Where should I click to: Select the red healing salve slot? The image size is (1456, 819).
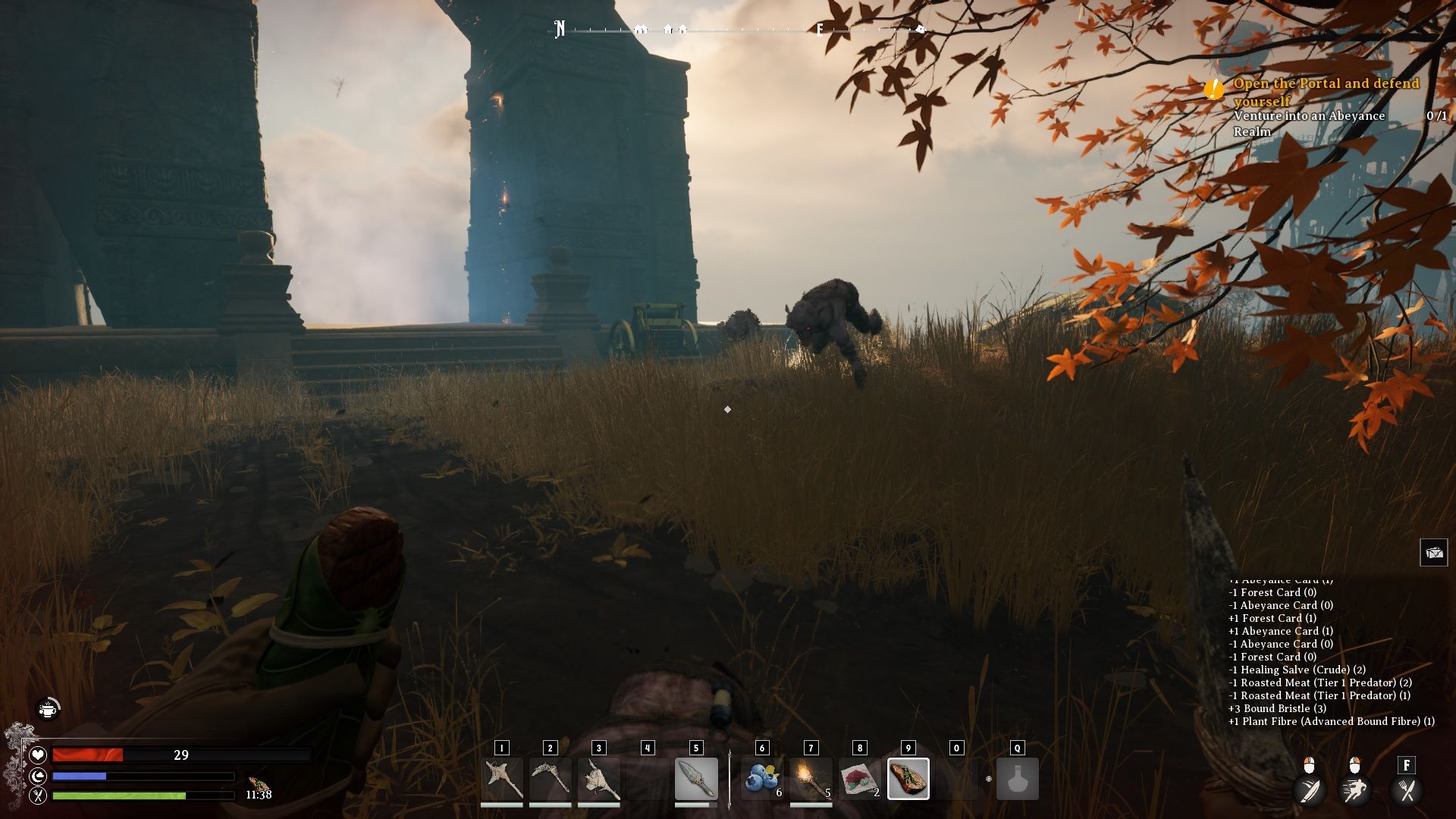click(859, 779)
